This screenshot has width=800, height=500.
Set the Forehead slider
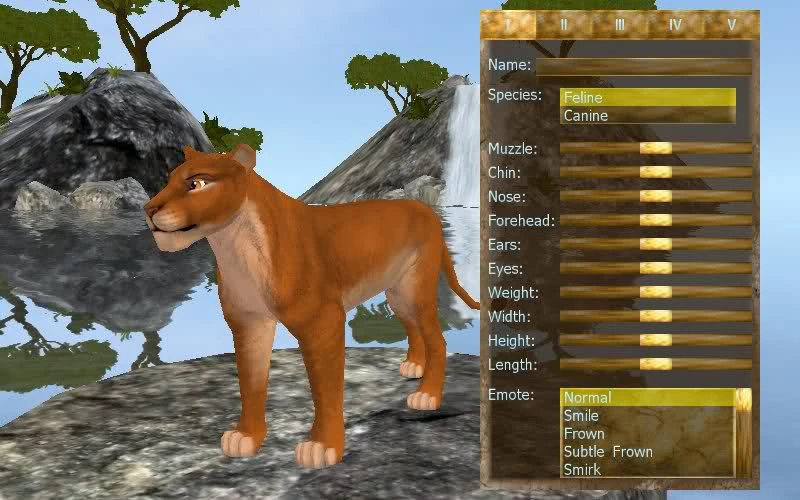click(655, 220)
